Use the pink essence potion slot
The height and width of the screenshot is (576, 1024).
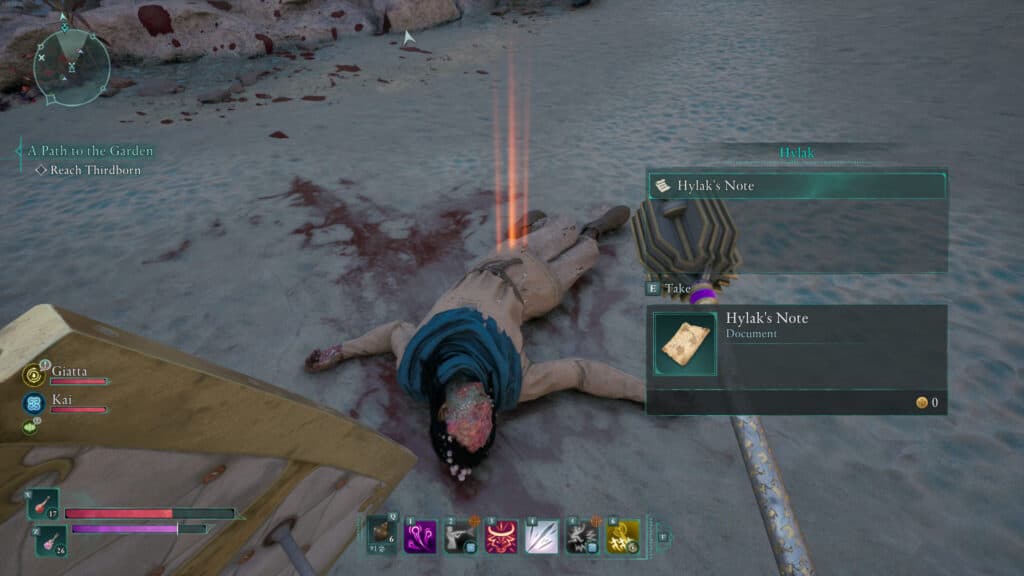click(x=51, y=541)
